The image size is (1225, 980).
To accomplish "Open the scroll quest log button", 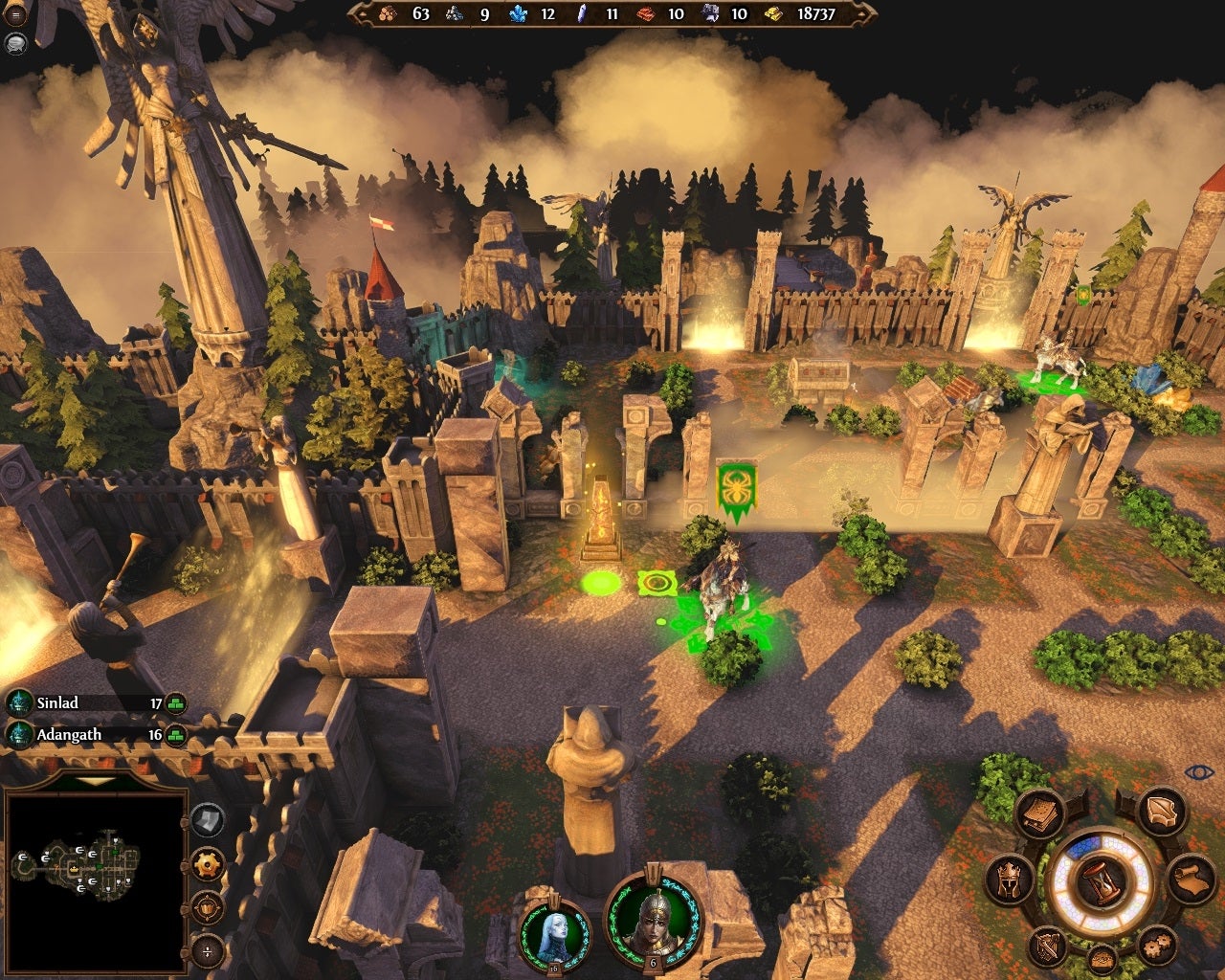I will pos(1191,879).
